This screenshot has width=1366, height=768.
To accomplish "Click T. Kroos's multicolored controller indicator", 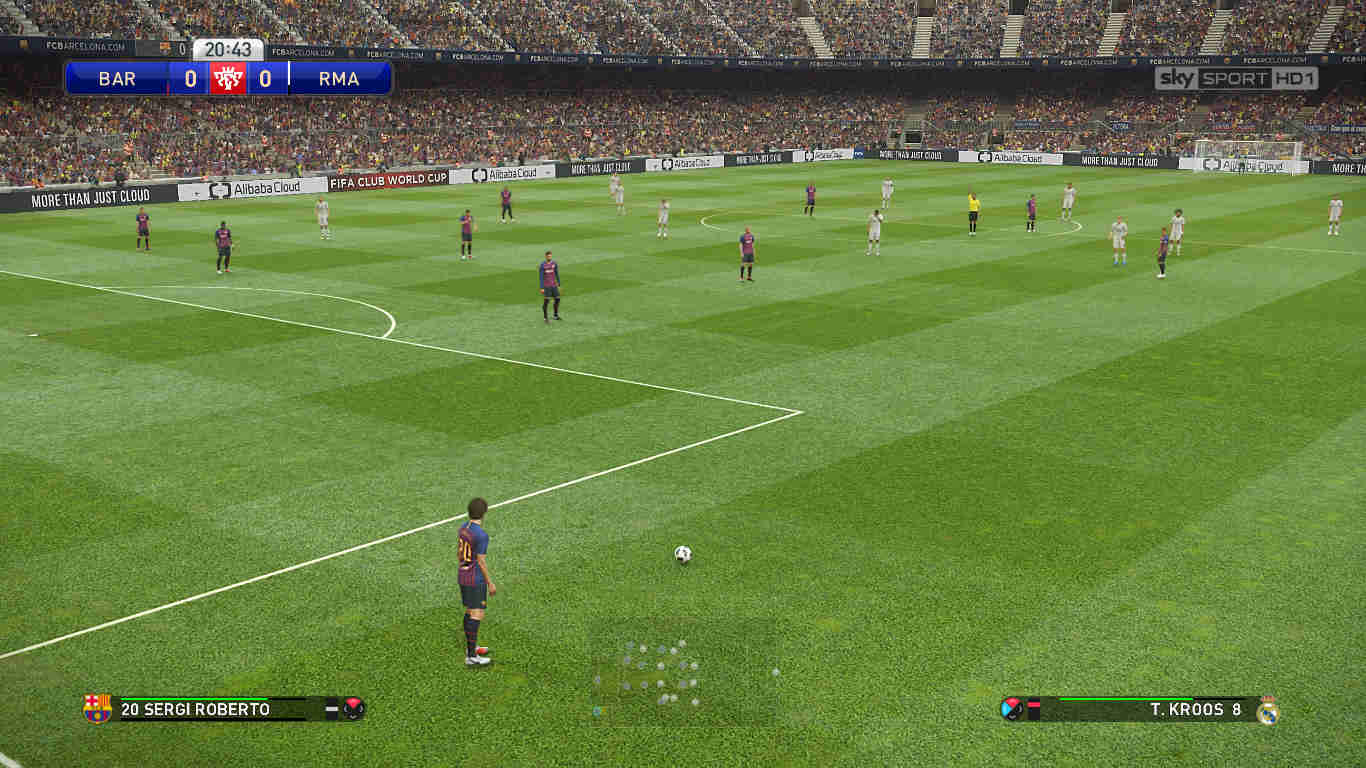I will [1011, 707].
